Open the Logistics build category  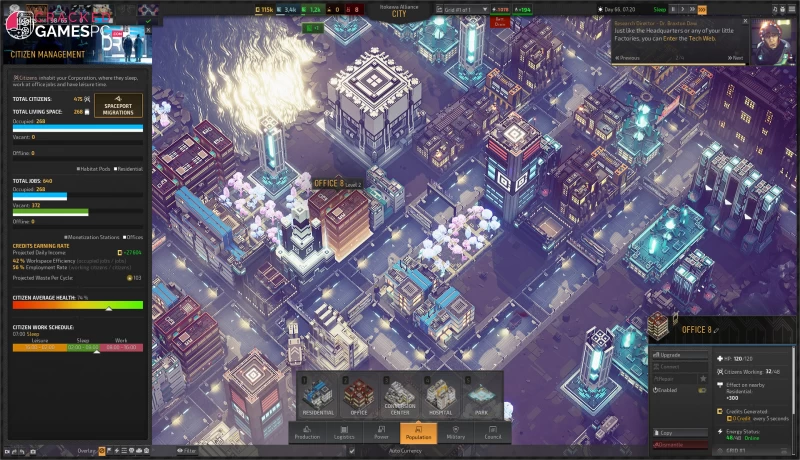point(344,432)
